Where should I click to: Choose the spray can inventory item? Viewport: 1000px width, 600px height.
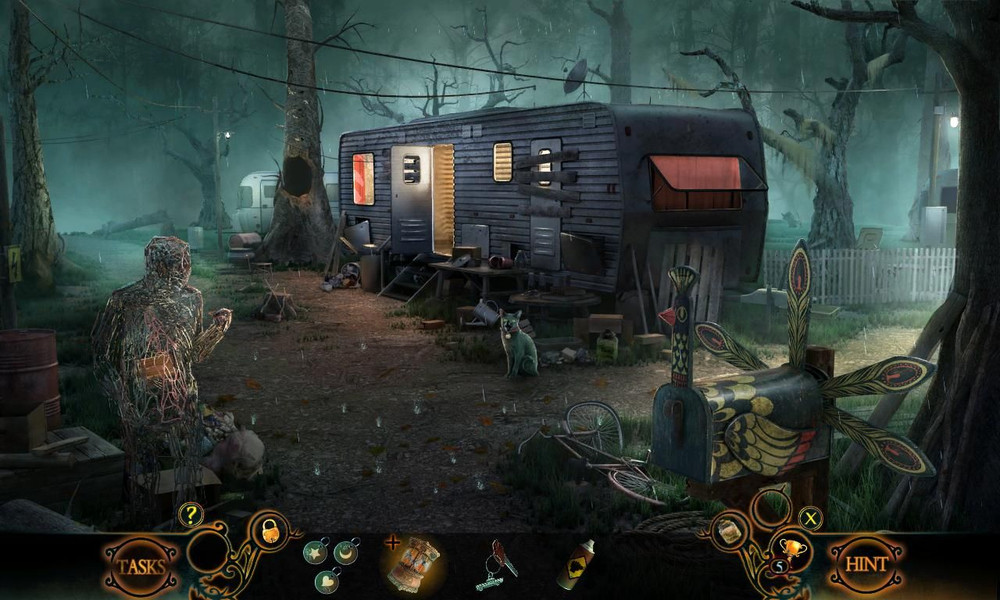point(577,566)
